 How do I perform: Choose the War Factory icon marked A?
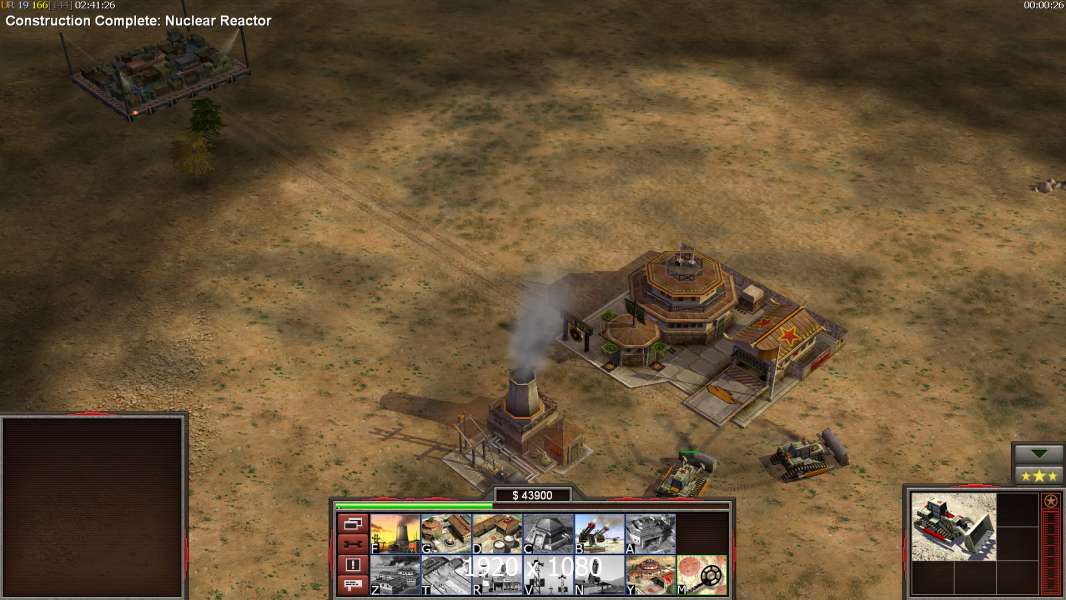pyautogui.click(x=650, y=534)
